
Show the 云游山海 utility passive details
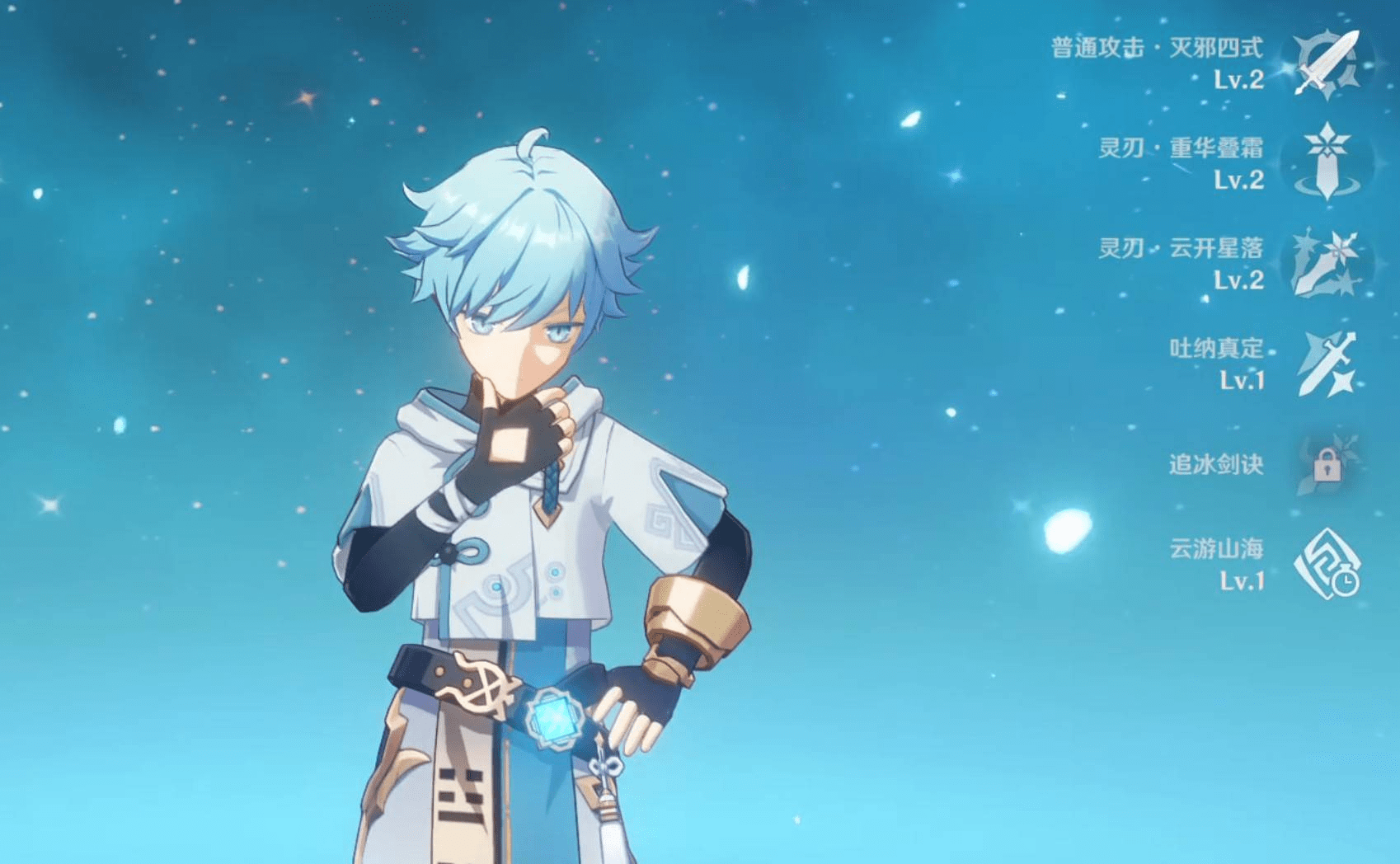(x=1327, y=565)
